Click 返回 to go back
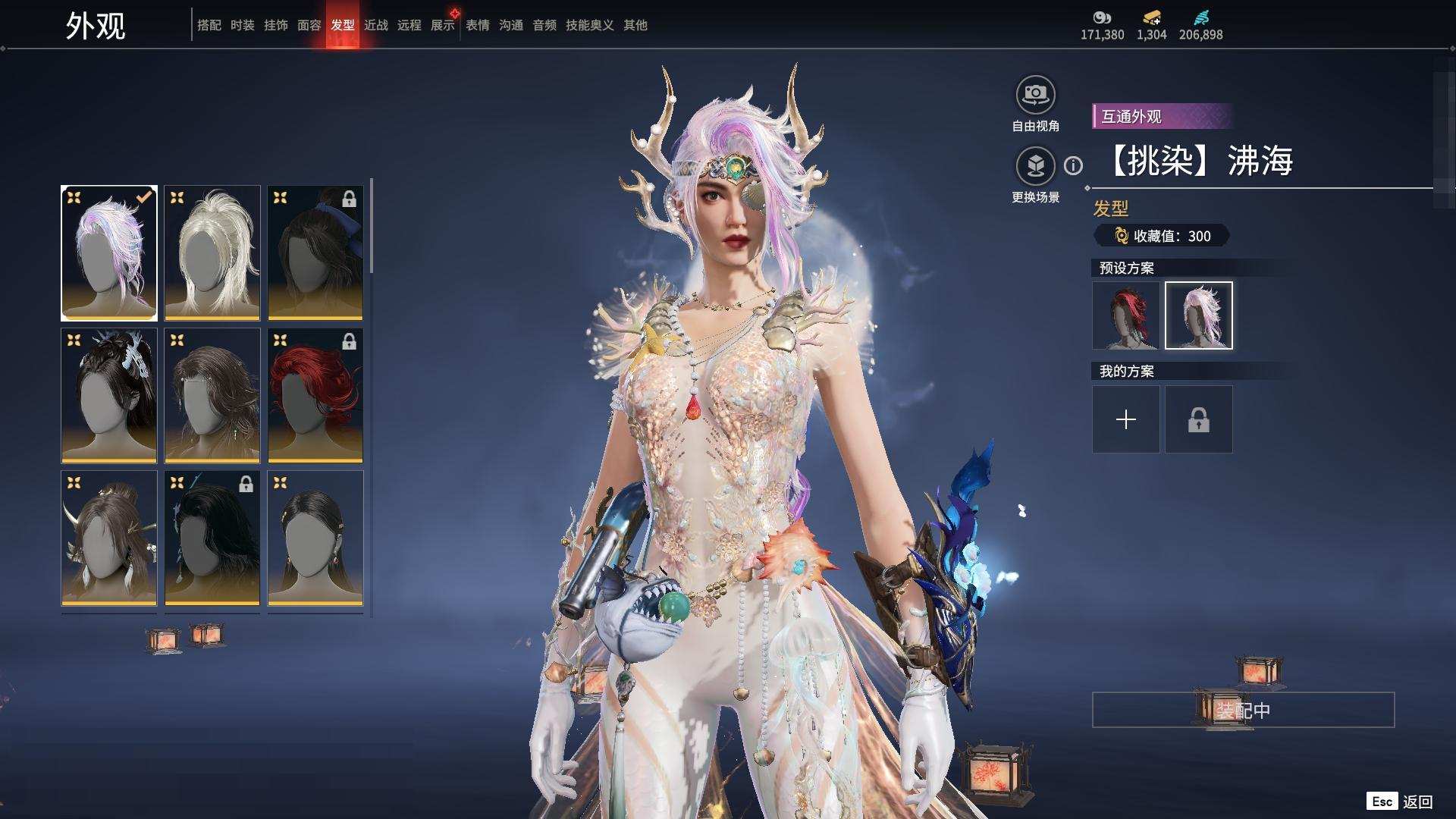The width and height of the screenshot is (1456, 819). [1417, 802]
